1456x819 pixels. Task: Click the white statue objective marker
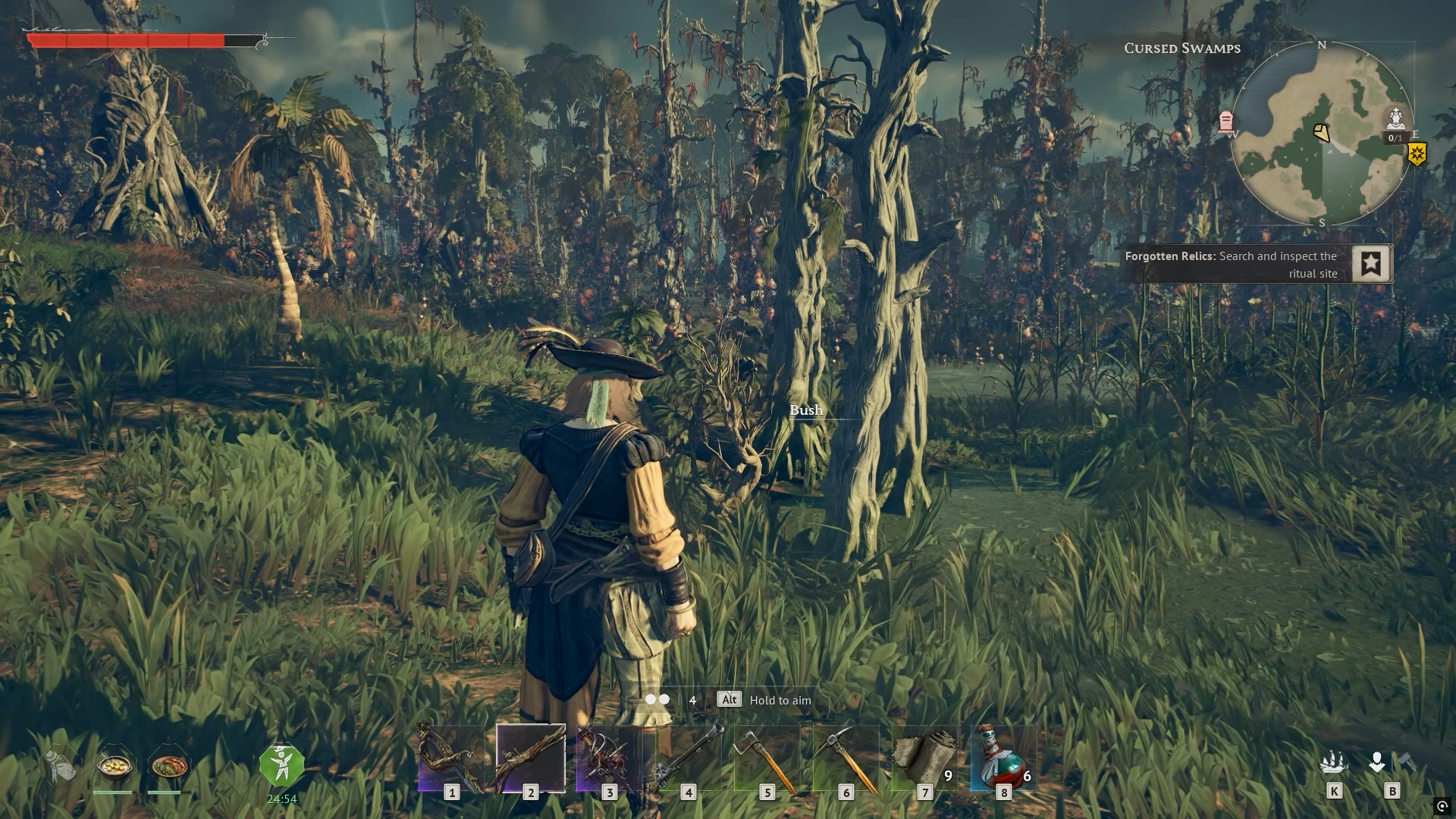[x=1396, y=119]
